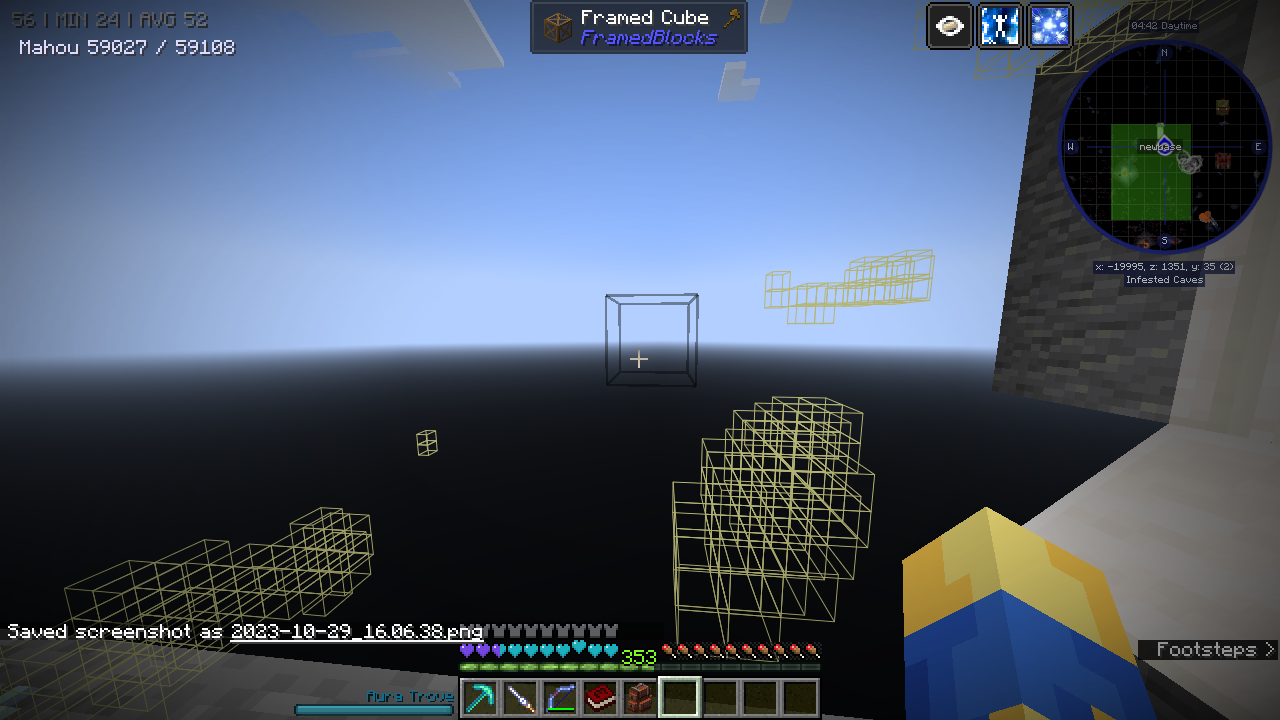The image size is (1280, 720).
Task: Click the eye indicator icon near the minimap
Action: pos(948,26)
